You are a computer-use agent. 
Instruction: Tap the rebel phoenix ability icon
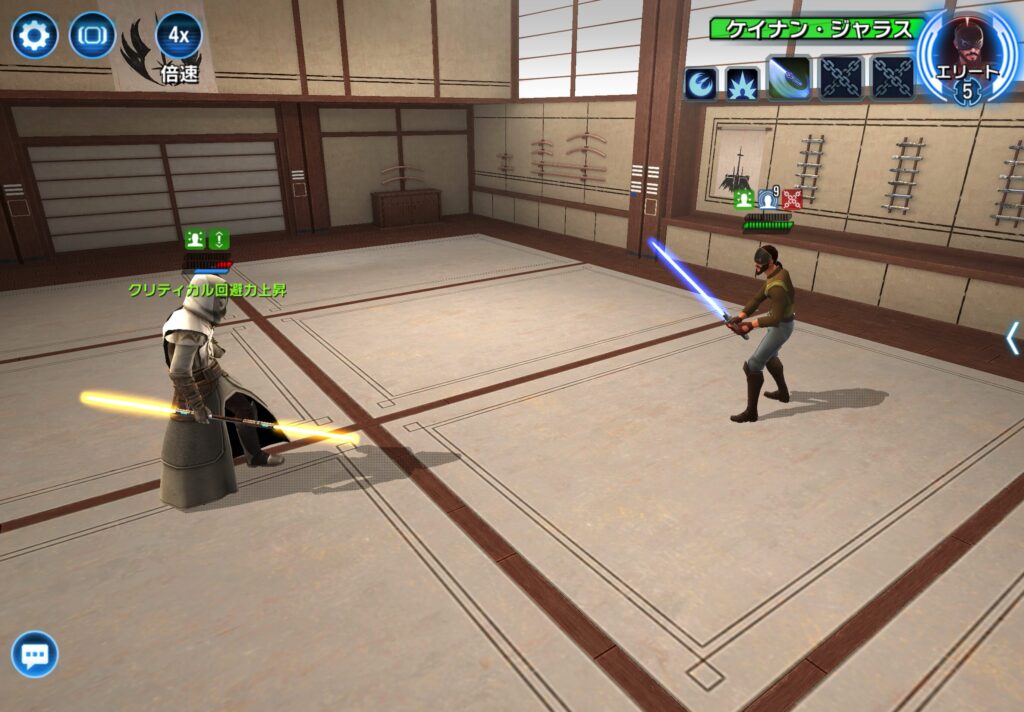point(700,83)
